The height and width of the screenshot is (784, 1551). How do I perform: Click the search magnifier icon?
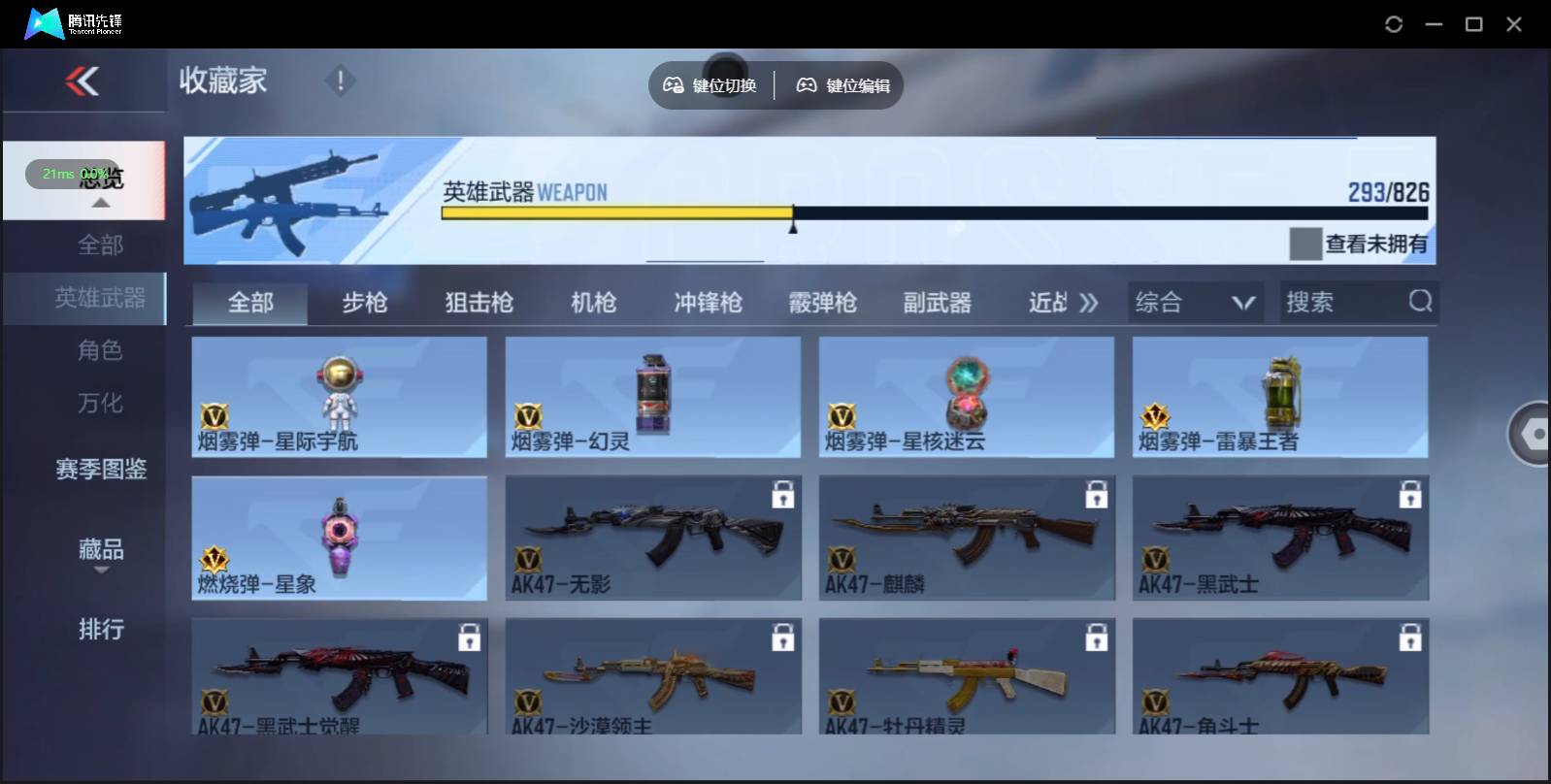tap(1421, 302)
